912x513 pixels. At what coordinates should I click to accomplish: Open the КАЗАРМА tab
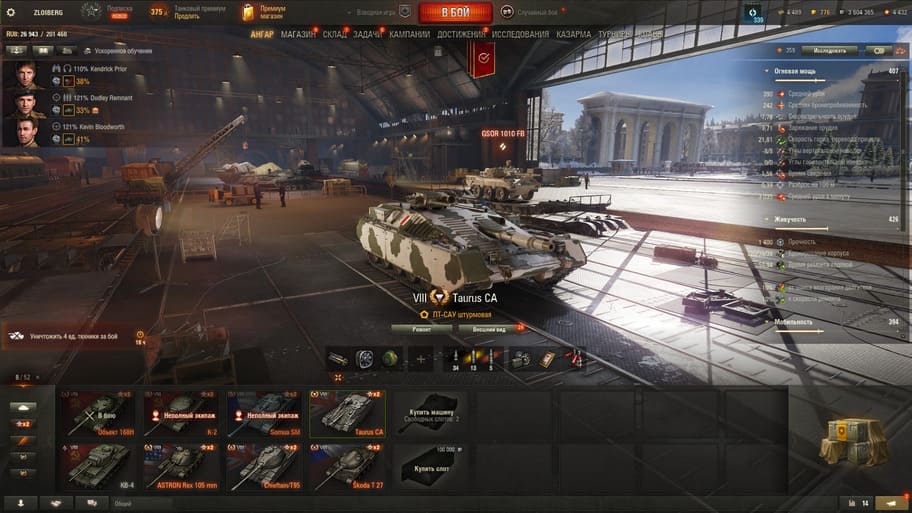click(574, 34)
